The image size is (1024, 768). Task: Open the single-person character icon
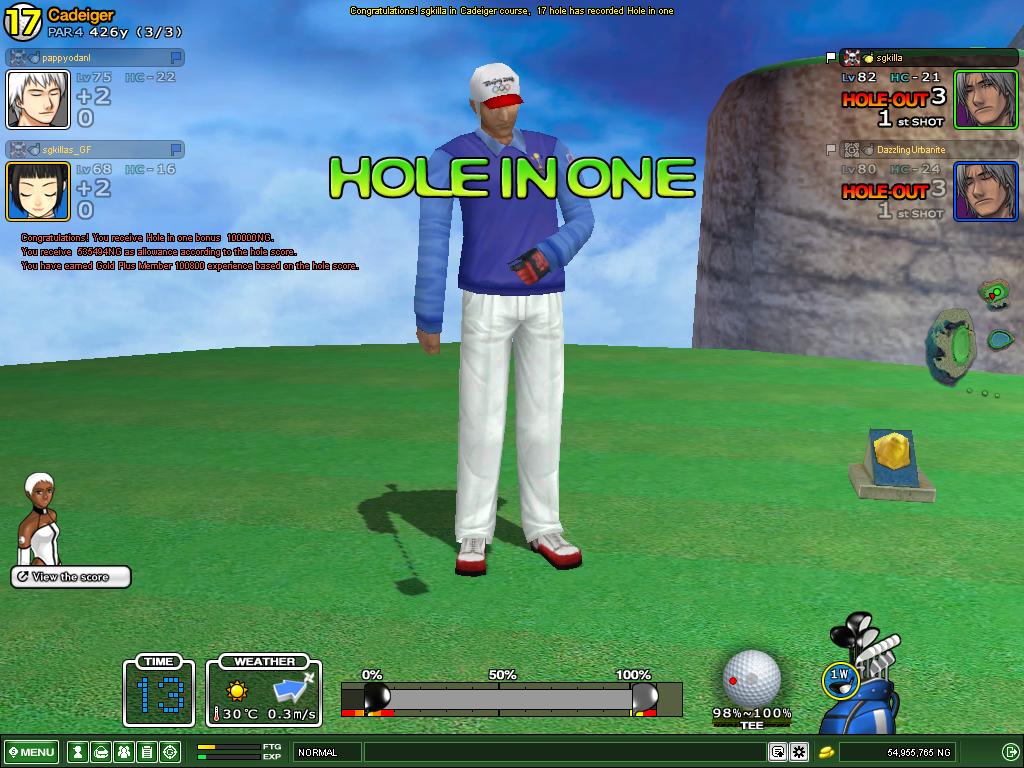pyautogui.click(x=77, y=752)
